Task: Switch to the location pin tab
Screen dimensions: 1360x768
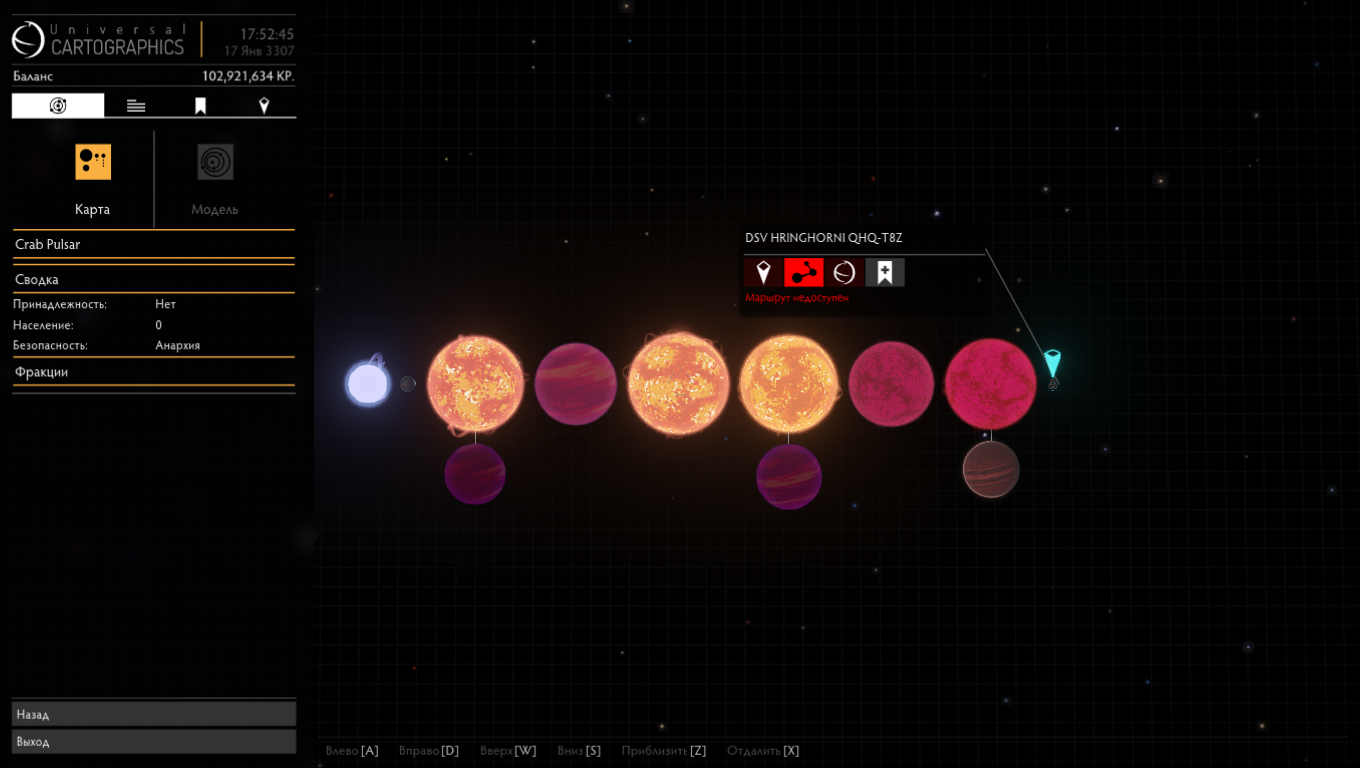Action: pos(264,106)
